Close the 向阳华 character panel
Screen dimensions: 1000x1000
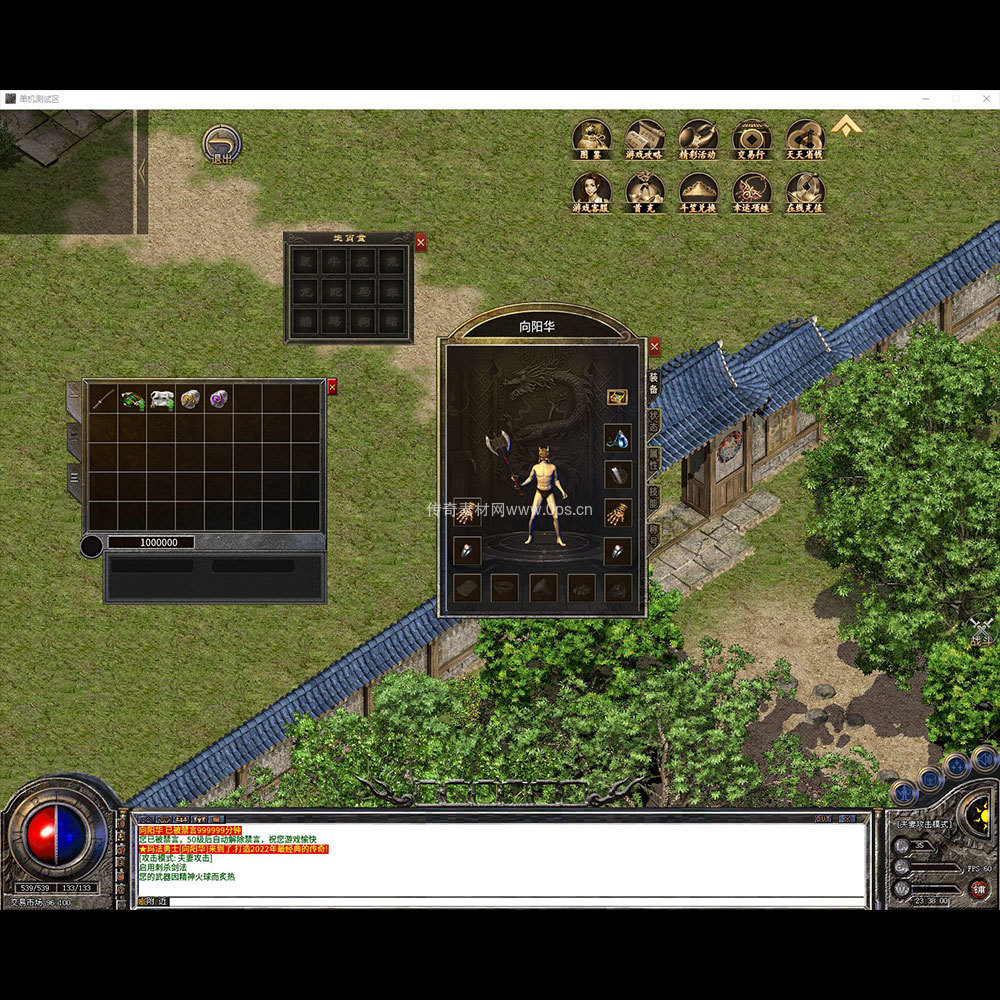pyautogui.click(x=654, y=347)
